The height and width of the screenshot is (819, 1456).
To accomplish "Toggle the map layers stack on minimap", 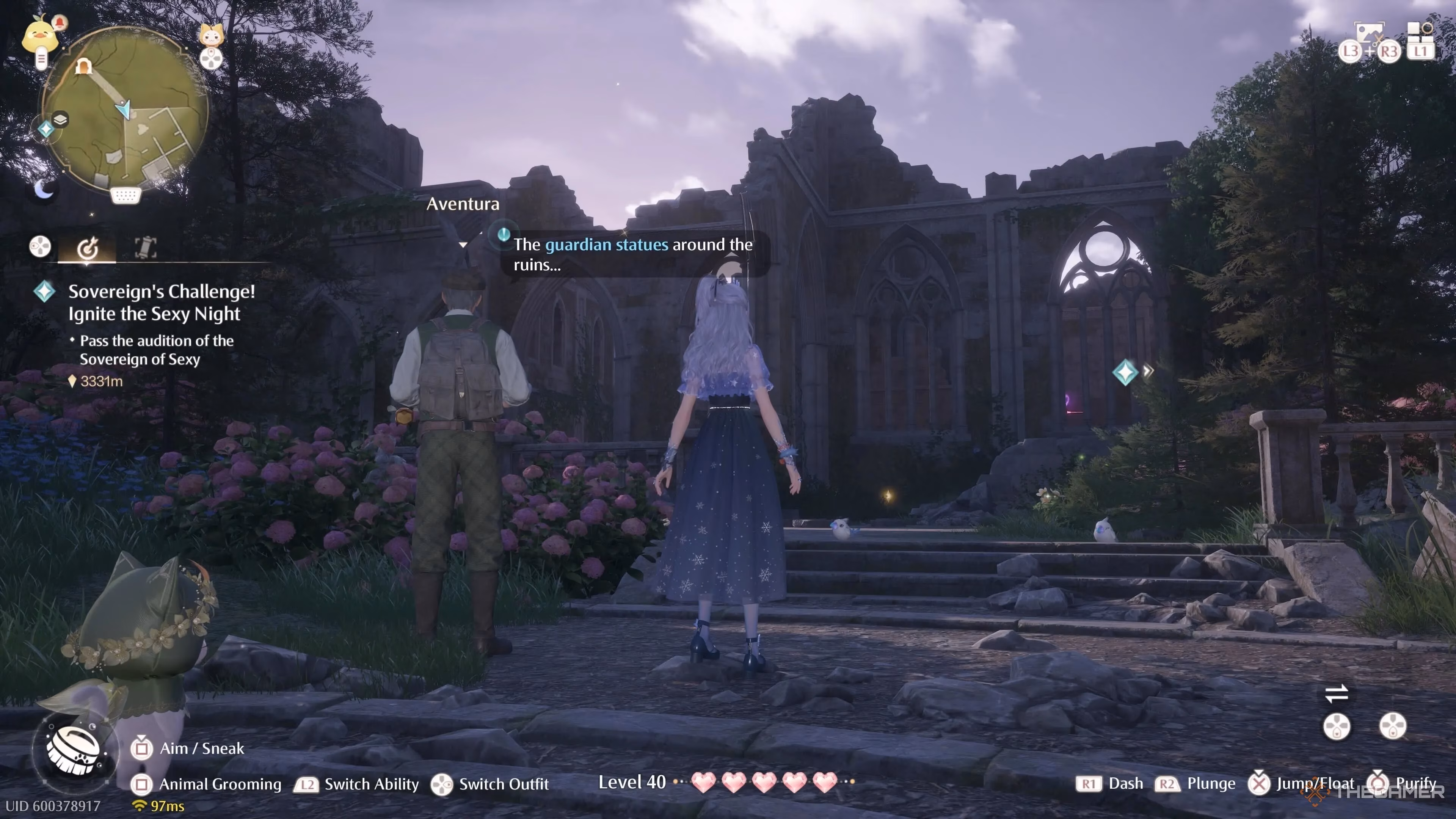I will [x=61, y=119].
